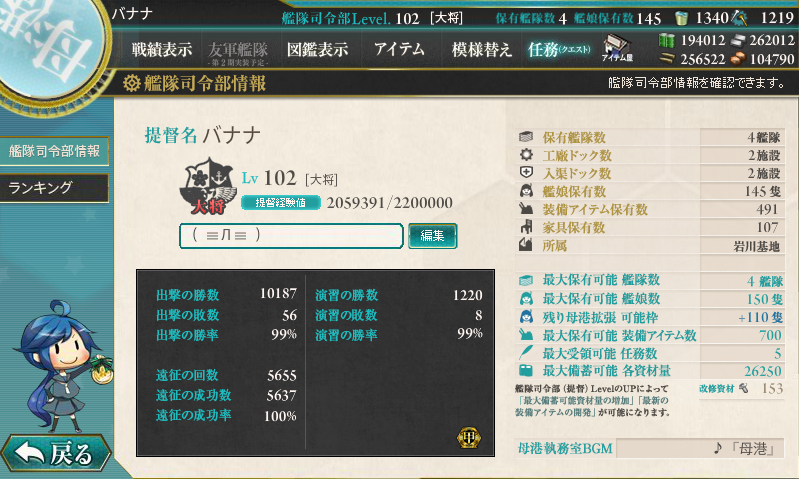
Task: Click the 編集 comment edit button
Action: (x=432, y=235)
